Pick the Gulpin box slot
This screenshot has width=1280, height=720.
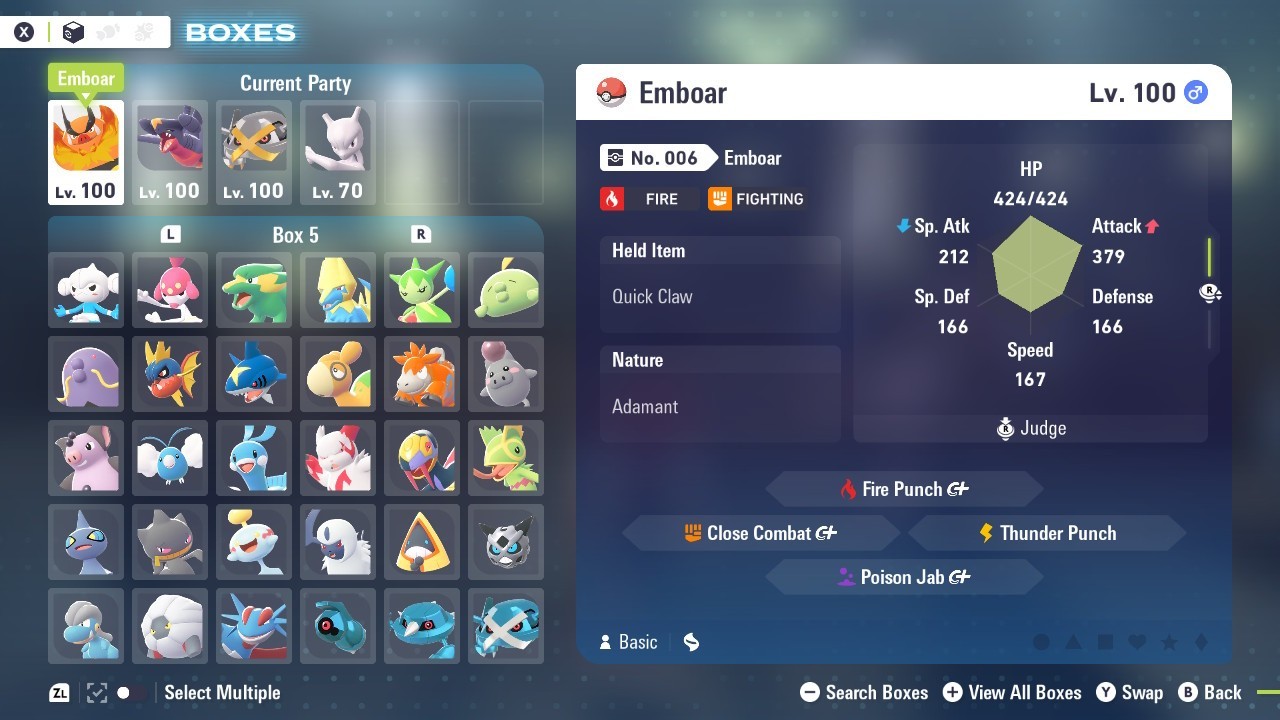tap(506, 290)
